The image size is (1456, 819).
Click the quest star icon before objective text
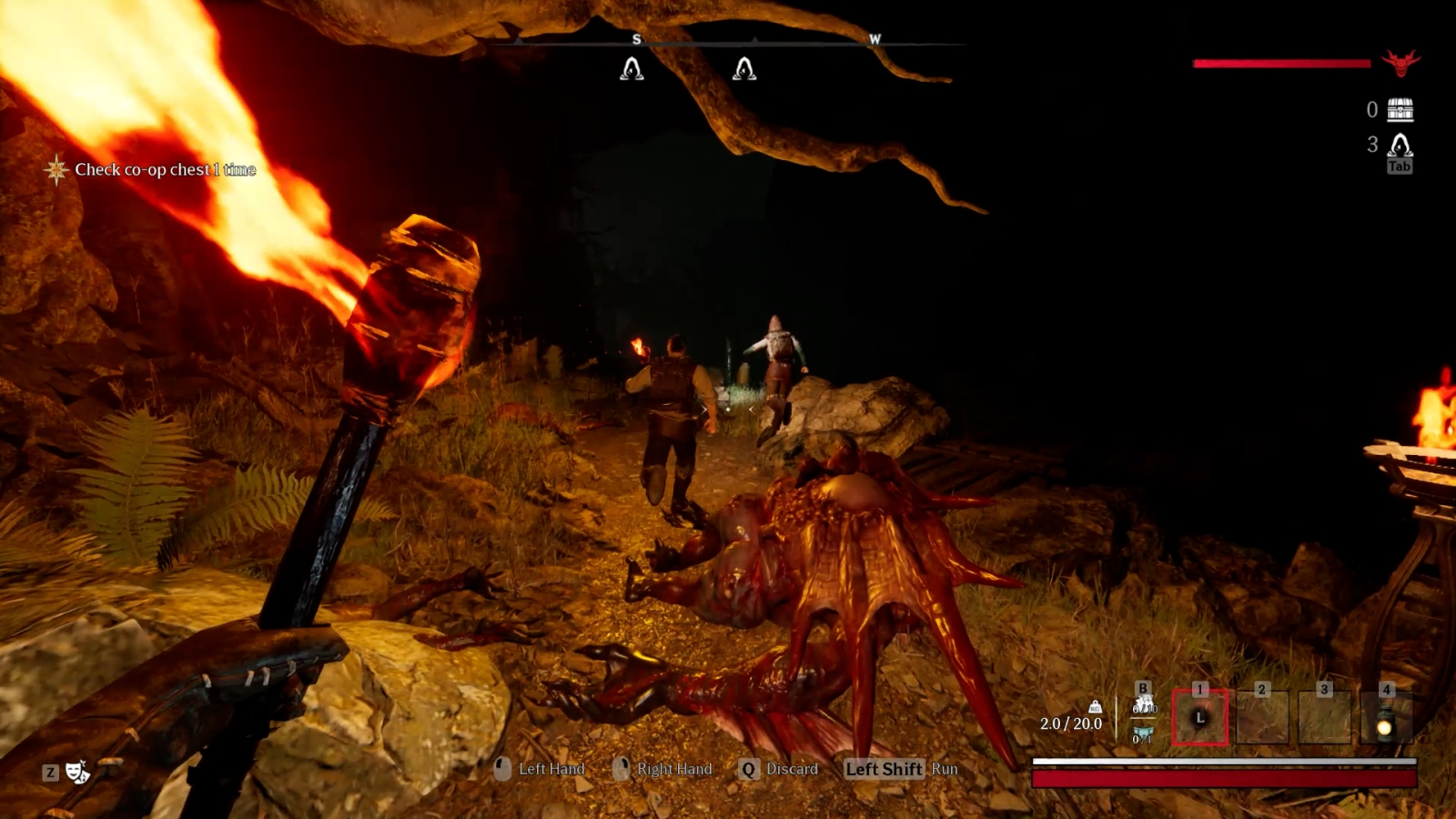pyautogui.click(x=55, y=170)
